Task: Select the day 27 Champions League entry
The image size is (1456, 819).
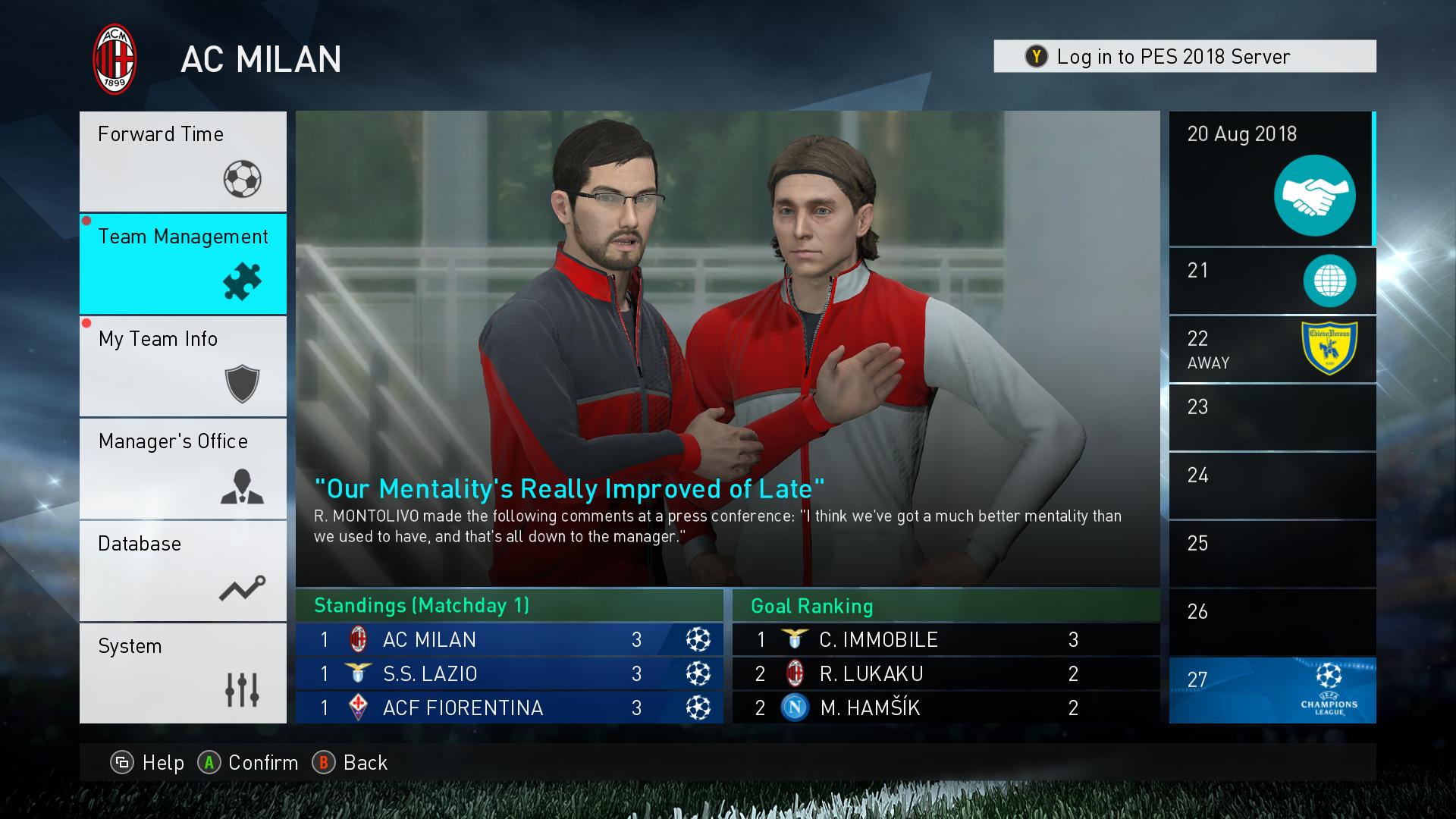Action: pos(1272,691)
